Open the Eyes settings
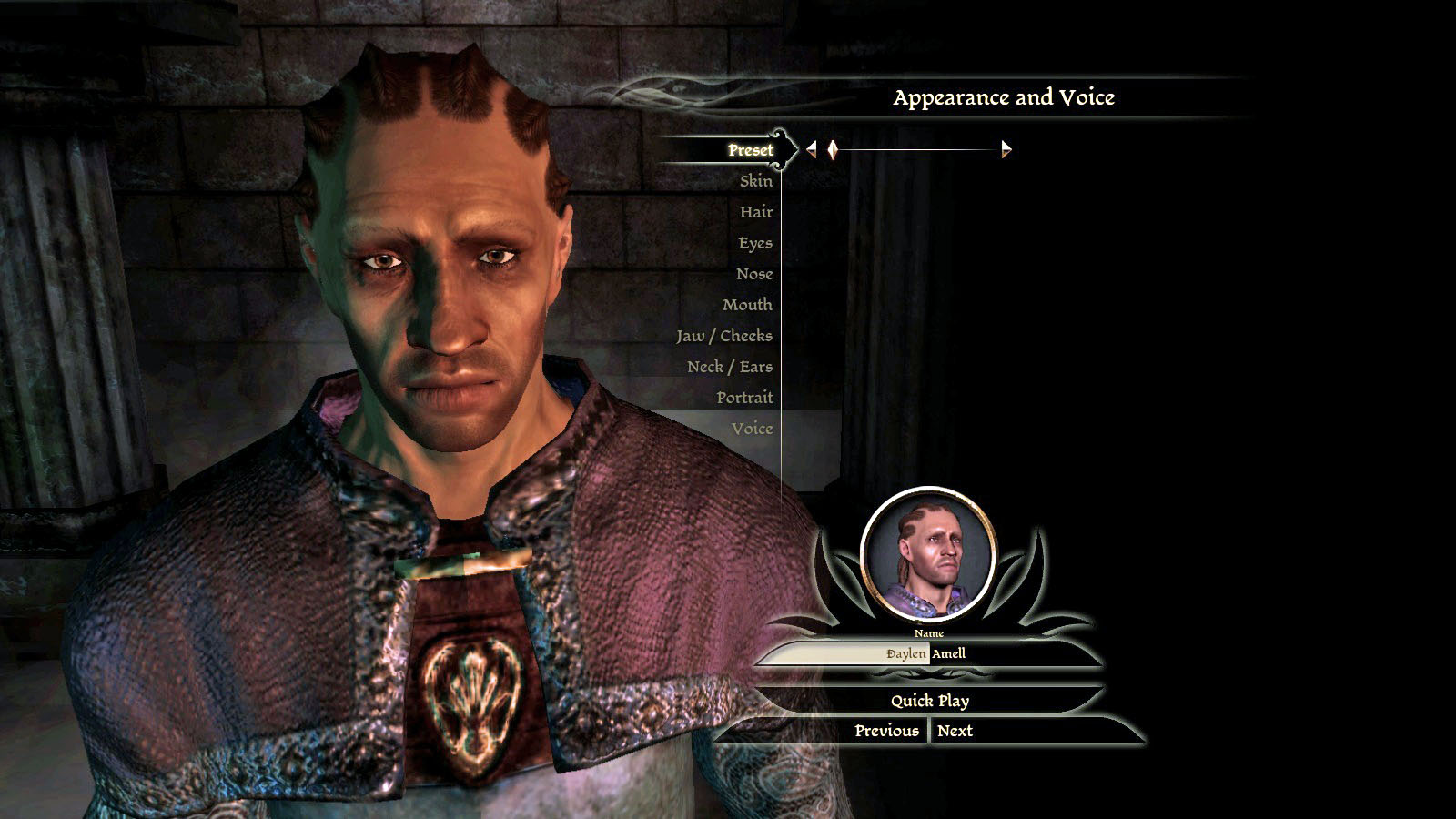1456x819 pixels. tap(754, 243)
